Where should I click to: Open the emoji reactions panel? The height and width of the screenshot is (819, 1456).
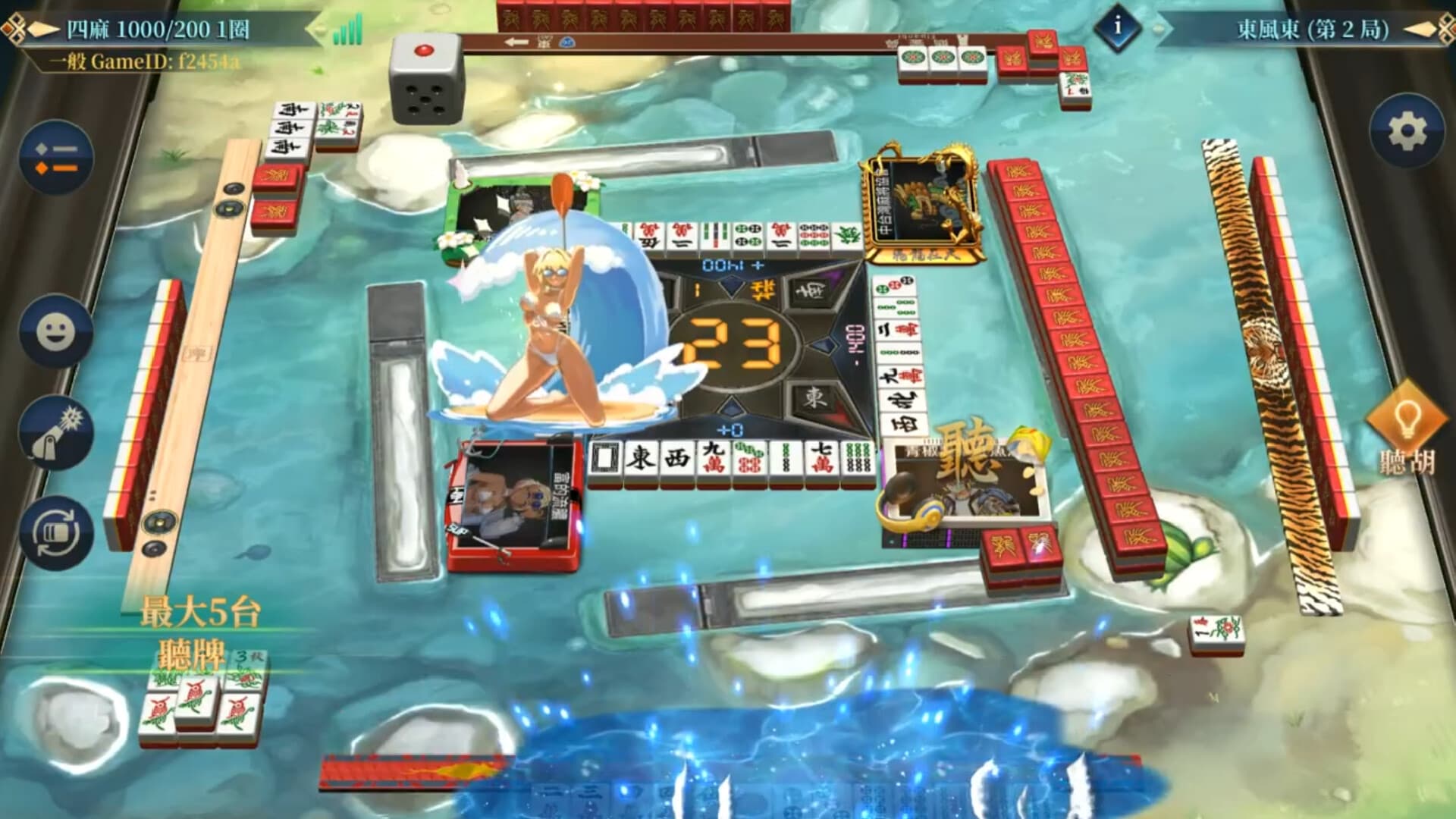pyautogui.click(x=55, y=331)
